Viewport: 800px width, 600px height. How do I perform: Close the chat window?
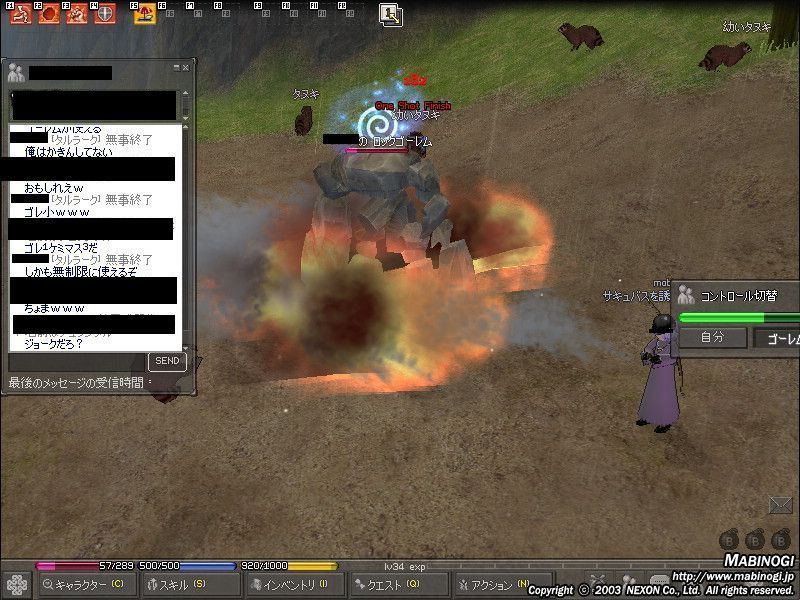[185, 67]
